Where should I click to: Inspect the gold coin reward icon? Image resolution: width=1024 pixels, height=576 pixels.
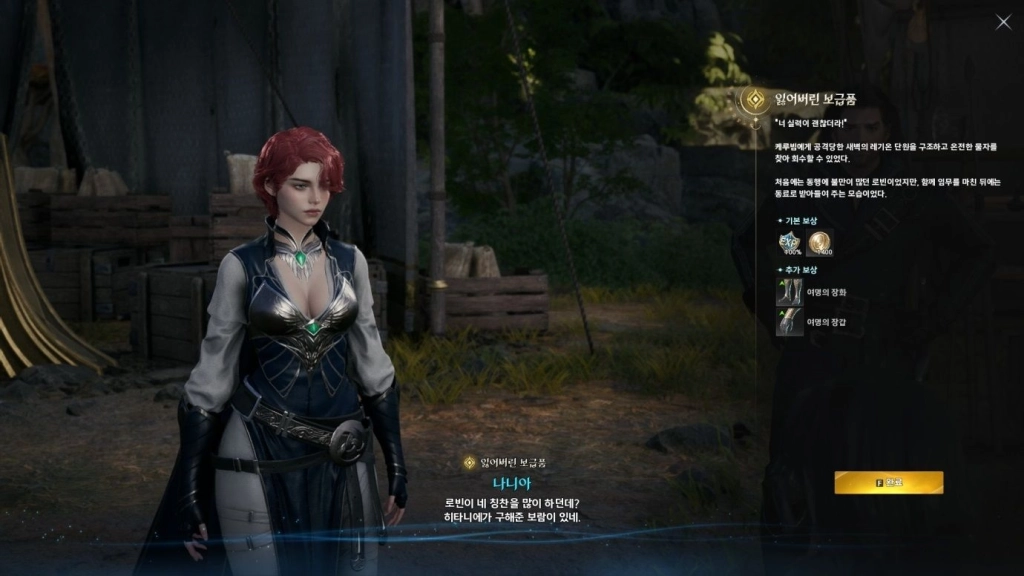tap(819, 243)
